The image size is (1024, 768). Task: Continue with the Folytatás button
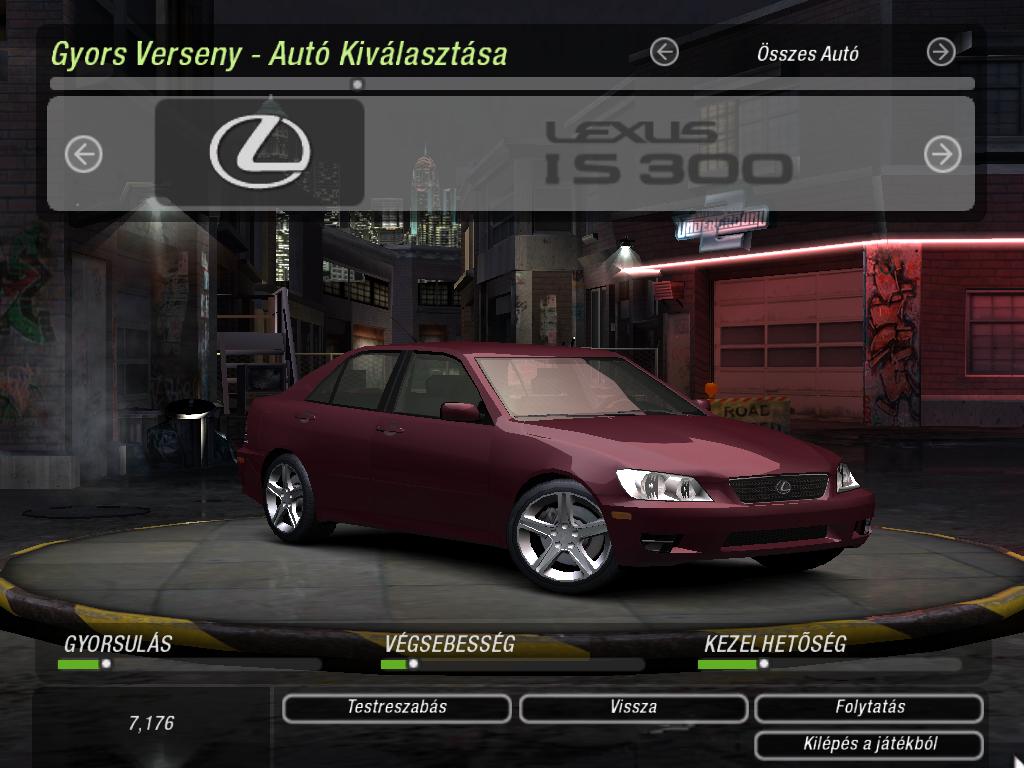(870, 708)
